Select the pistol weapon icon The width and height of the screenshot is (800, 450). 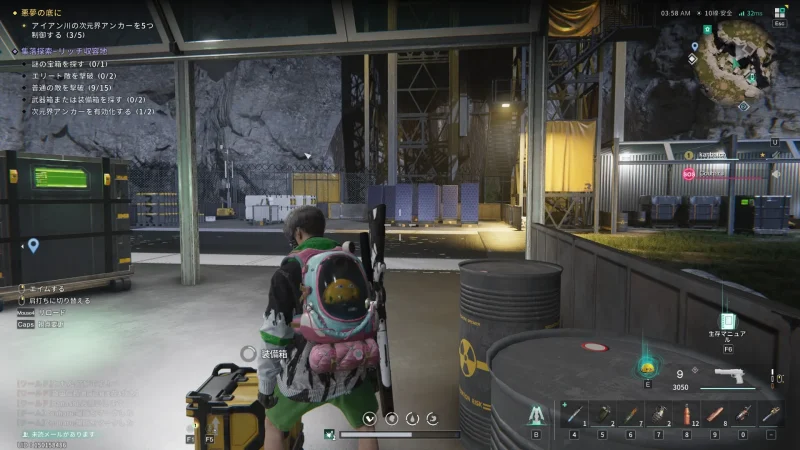(727, 378)
